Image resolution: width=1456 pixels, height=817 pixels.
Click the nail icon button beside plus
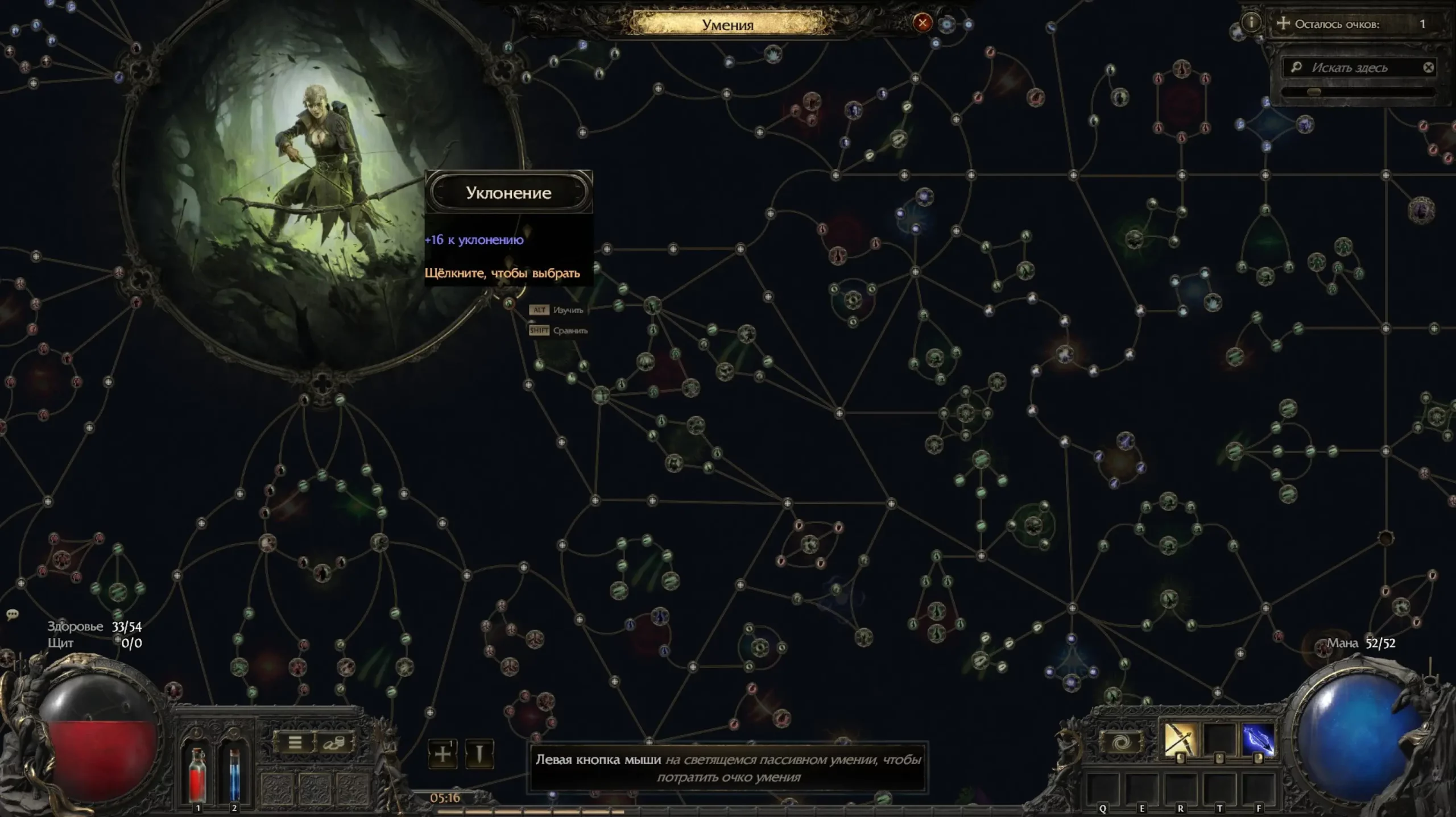479,754
